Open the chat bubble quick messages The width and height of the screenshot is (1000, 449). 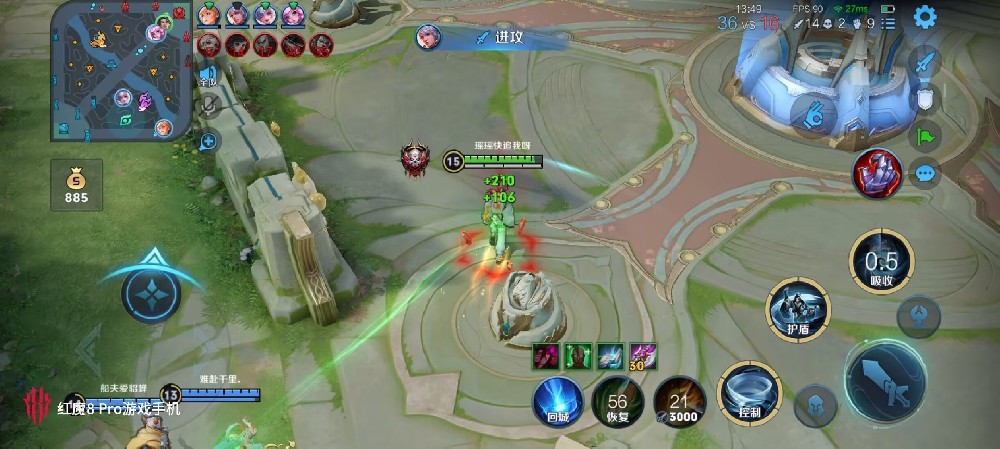(925, 174)
